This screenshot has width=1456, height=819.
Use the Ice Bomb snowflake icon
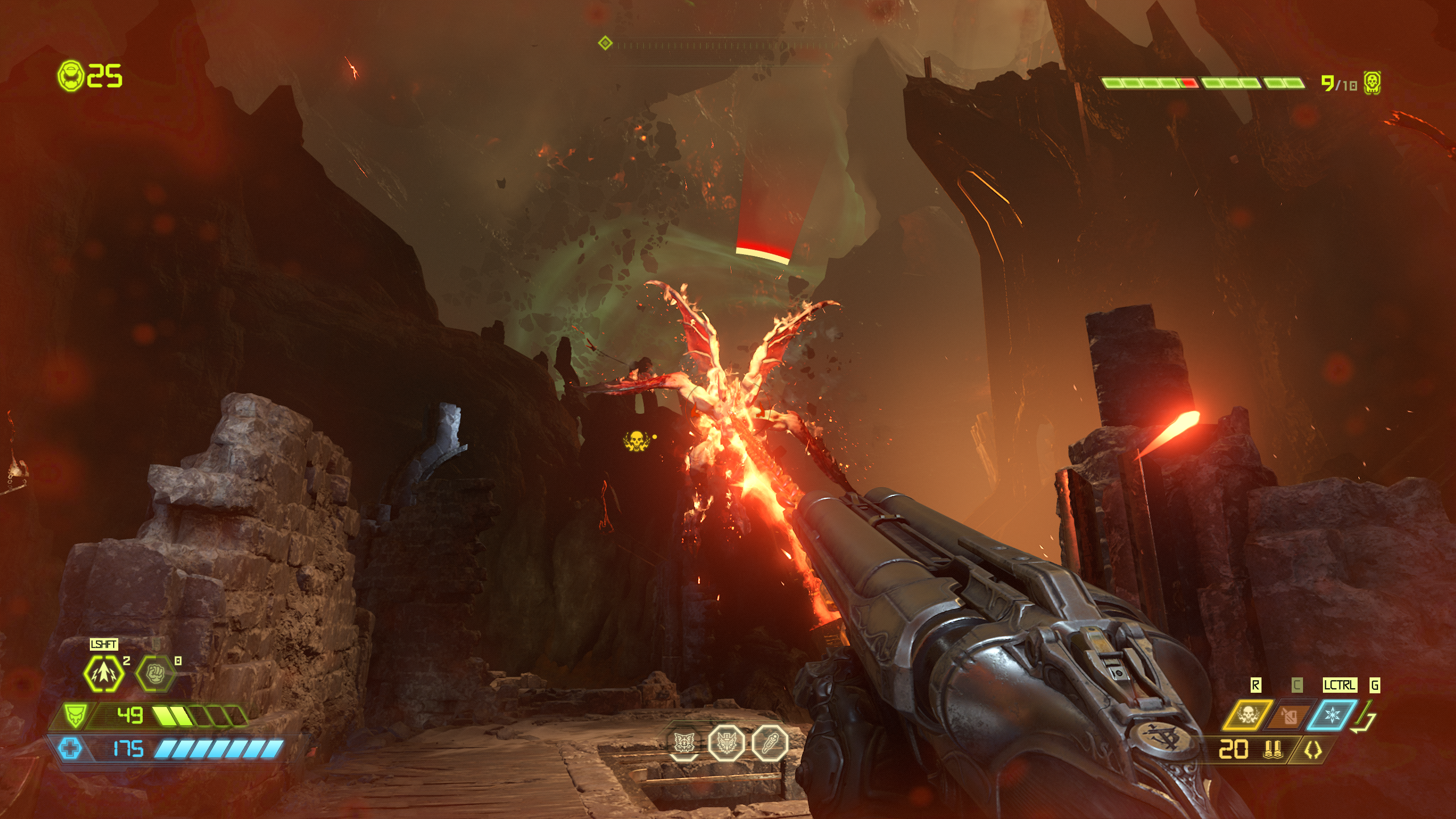point(1333,715)
